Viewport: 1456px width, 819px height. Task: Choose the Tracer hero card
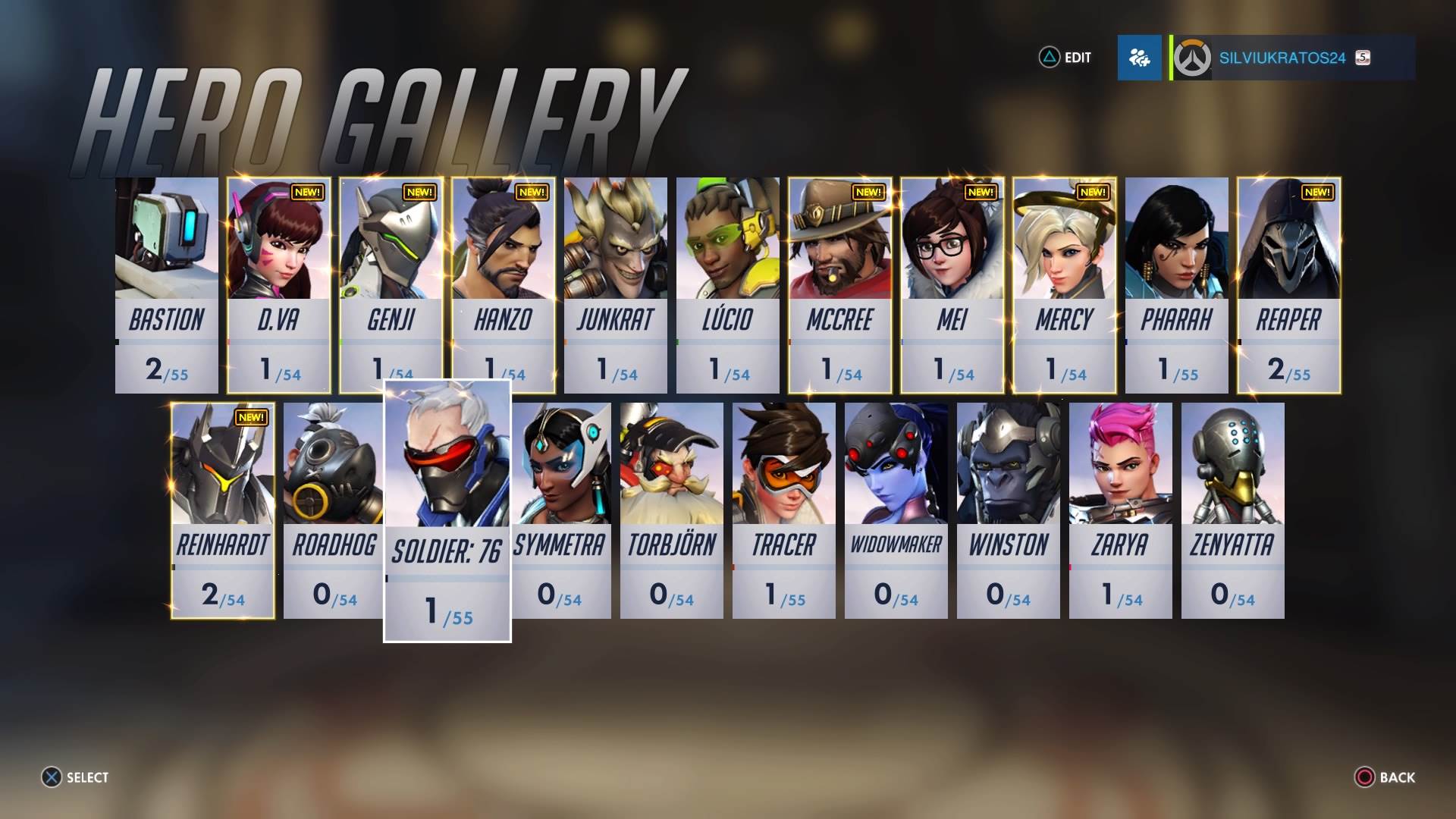tap(784, 510)
